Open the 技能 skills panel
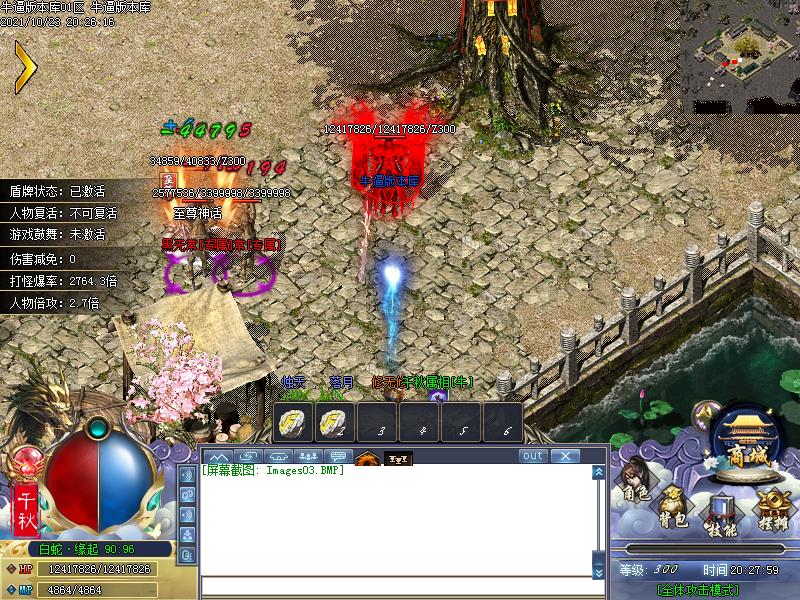Image resolution: width=800 pixels, height=600 pixels. (721, 513)
